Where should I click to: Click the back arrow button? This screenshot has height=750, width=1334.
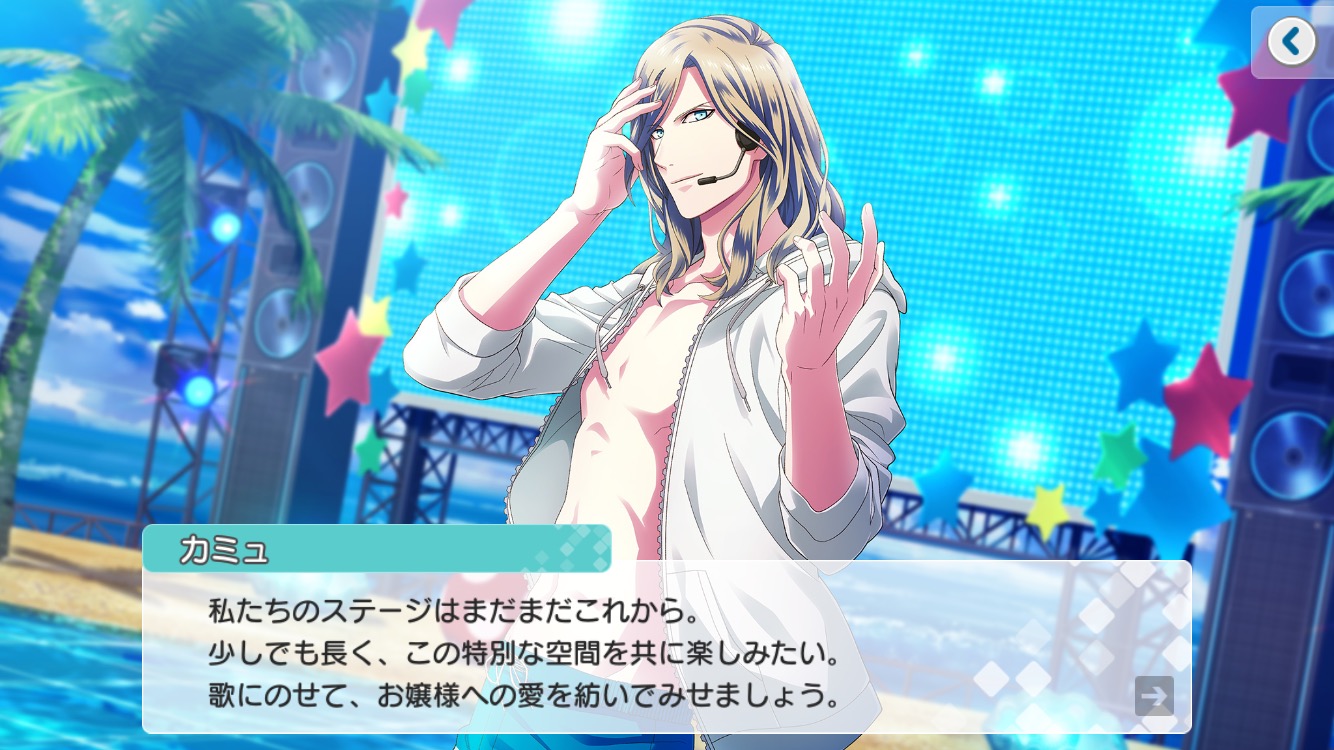1291,42
